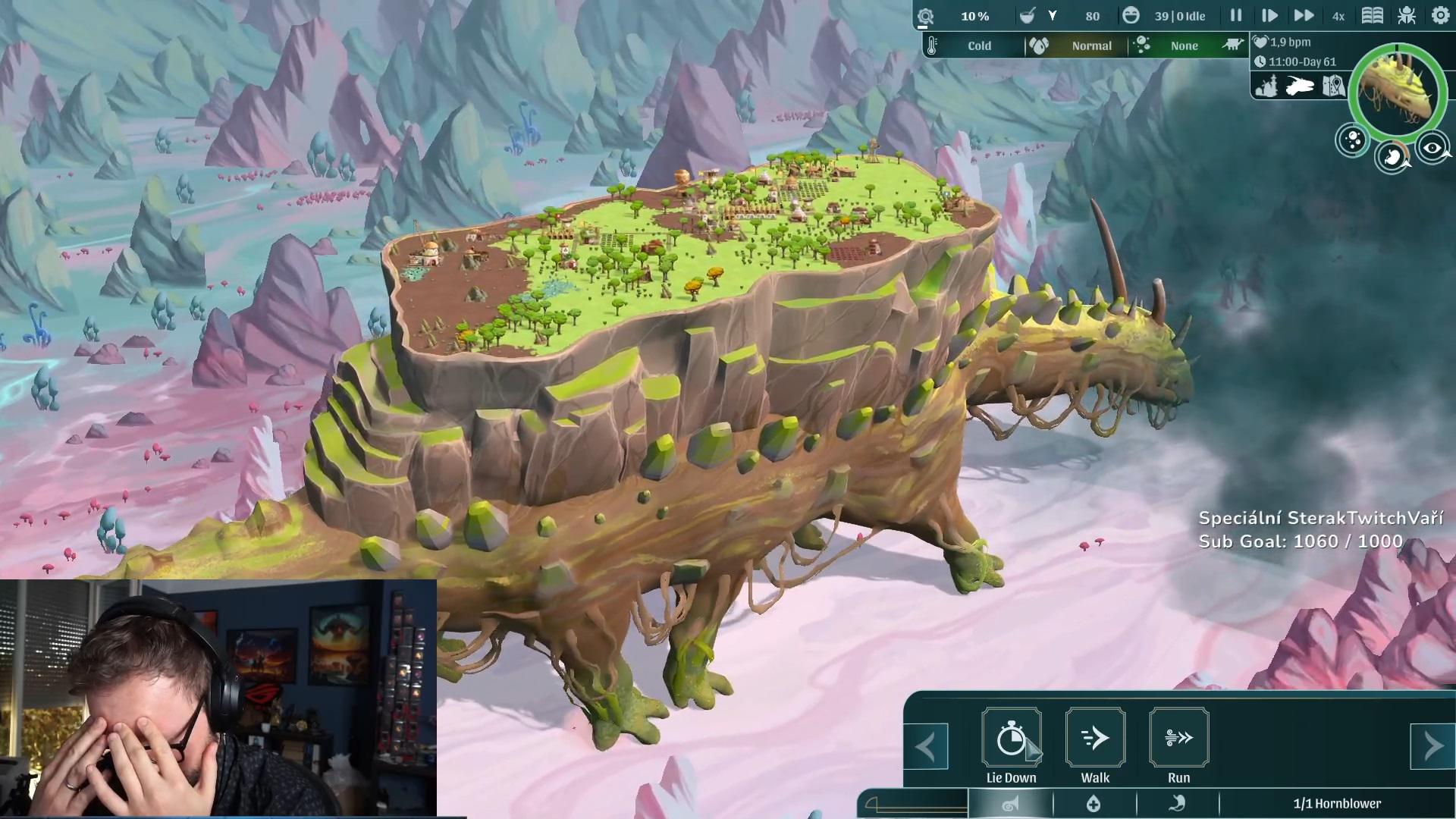Screen dimensions: 1456x819
Task: Select the Run command
Action: (1178, 738)
